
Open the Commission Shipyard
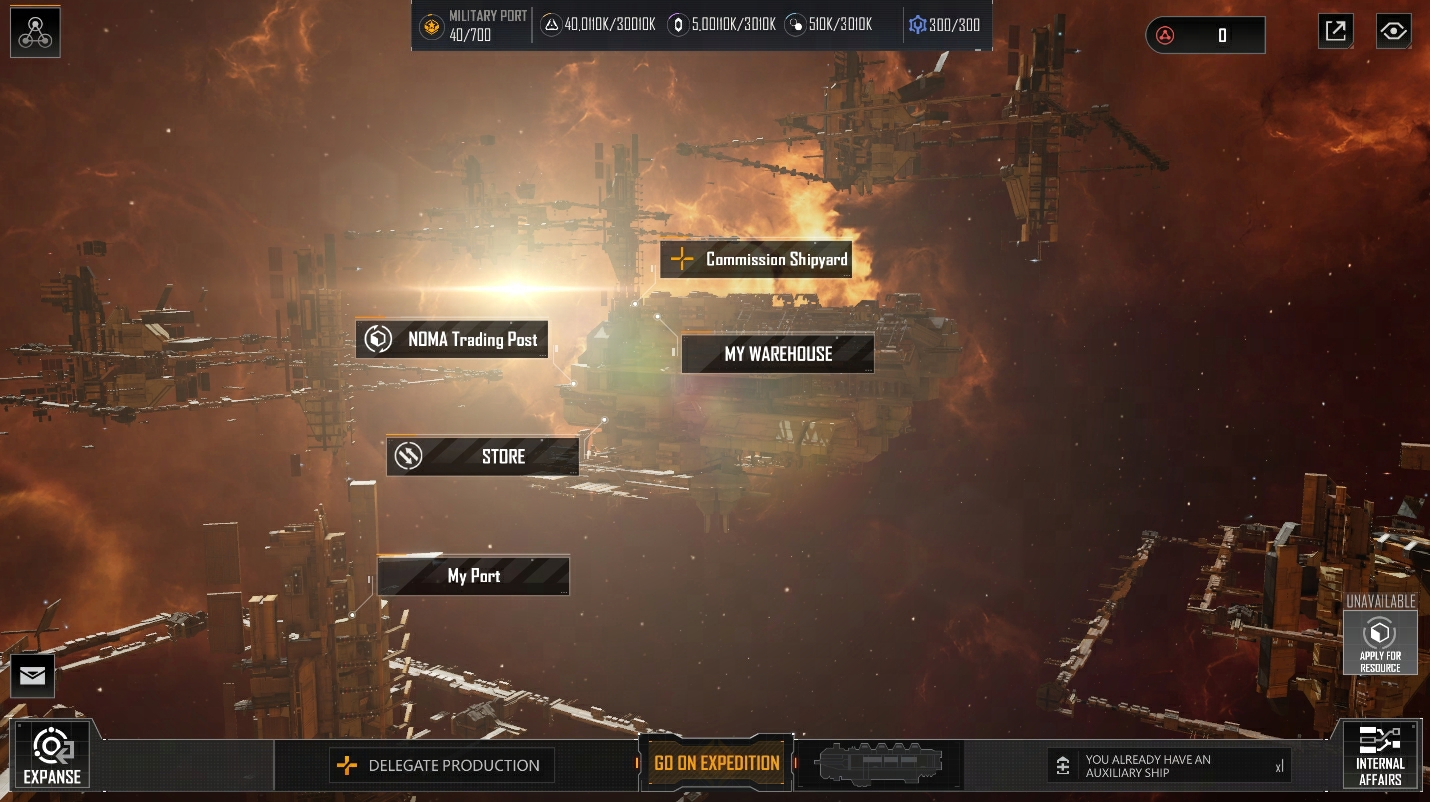pos(756,260)
